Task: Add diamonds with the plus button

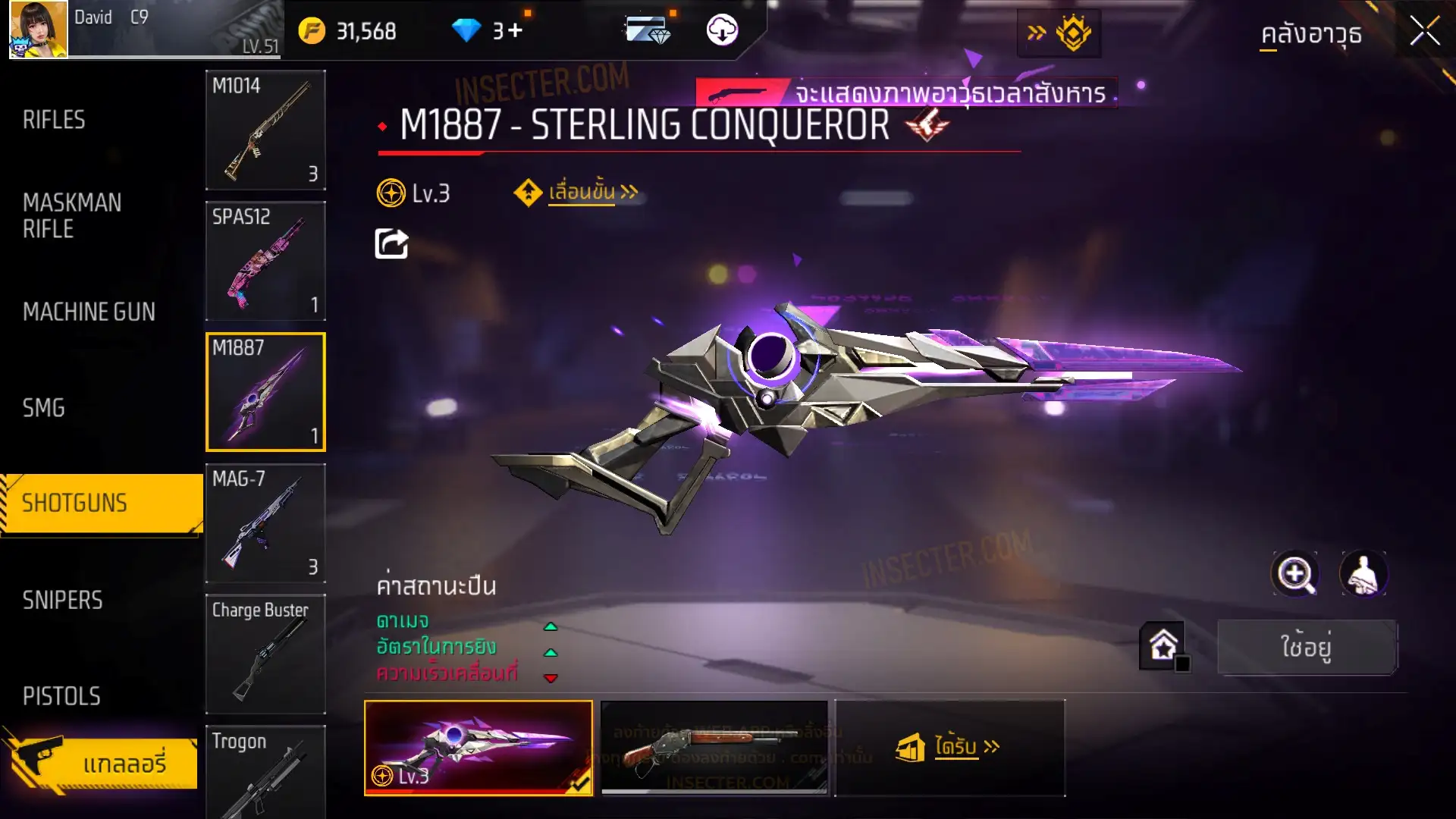Action: pos(515,31)
